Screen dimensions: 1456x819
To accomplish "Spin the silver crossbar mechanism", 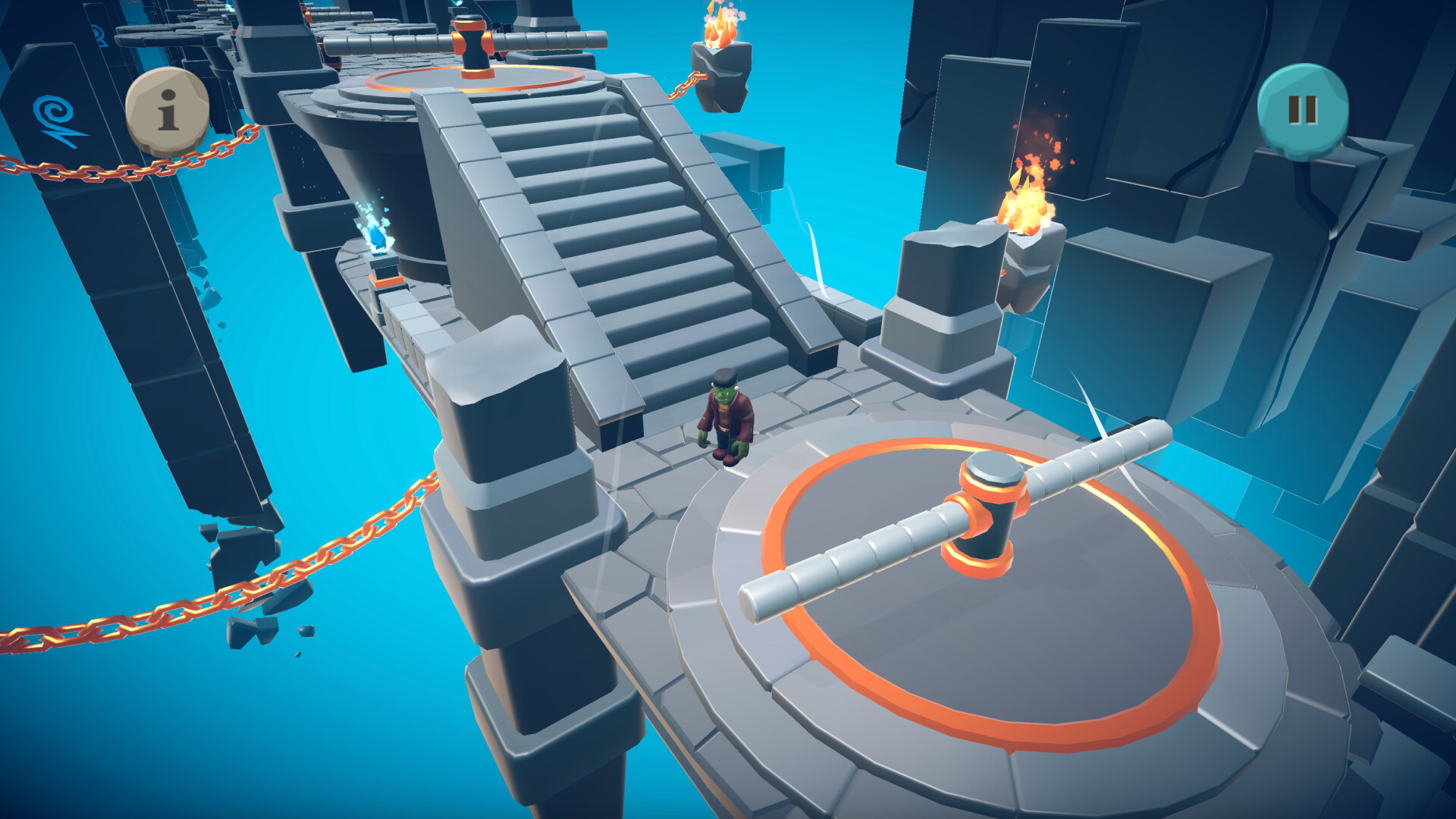I will [872, 554].
